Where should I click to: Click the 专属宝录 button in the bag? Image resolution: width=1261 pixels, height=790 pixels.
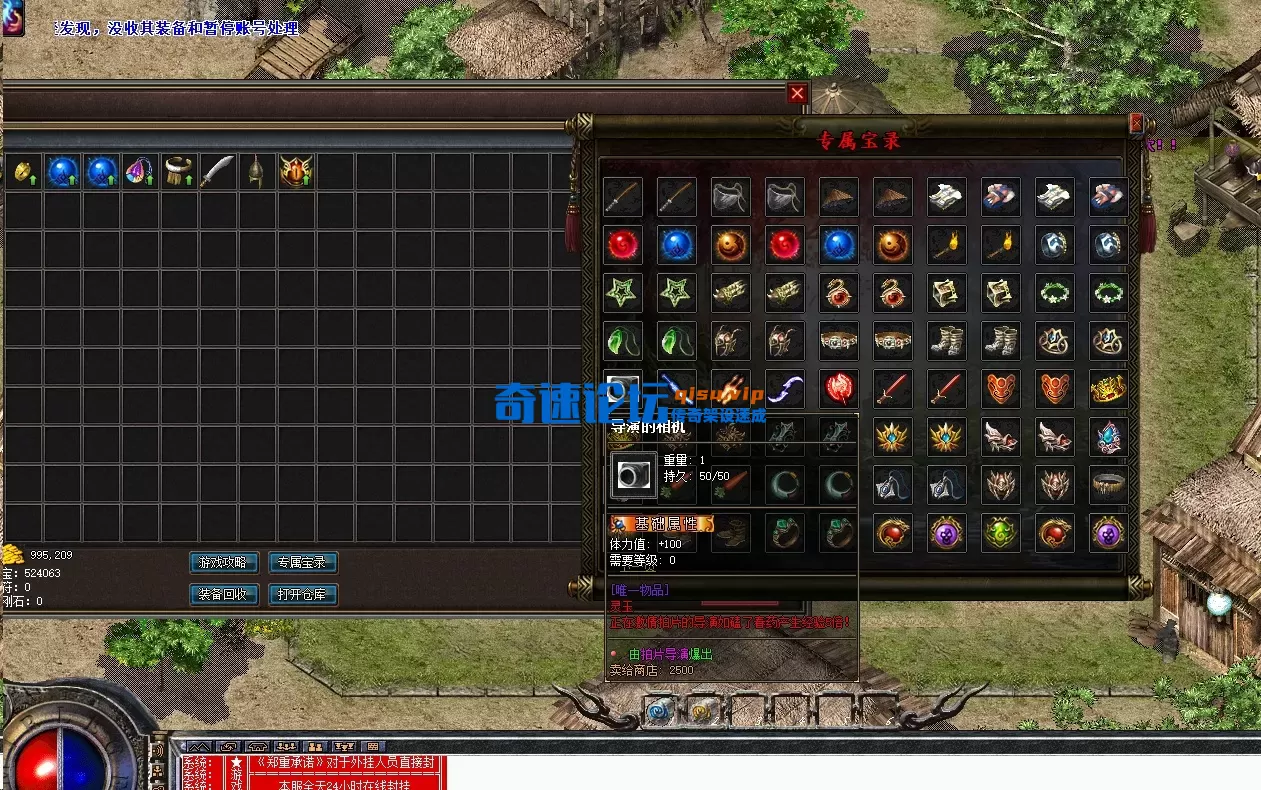pos(303,563)
